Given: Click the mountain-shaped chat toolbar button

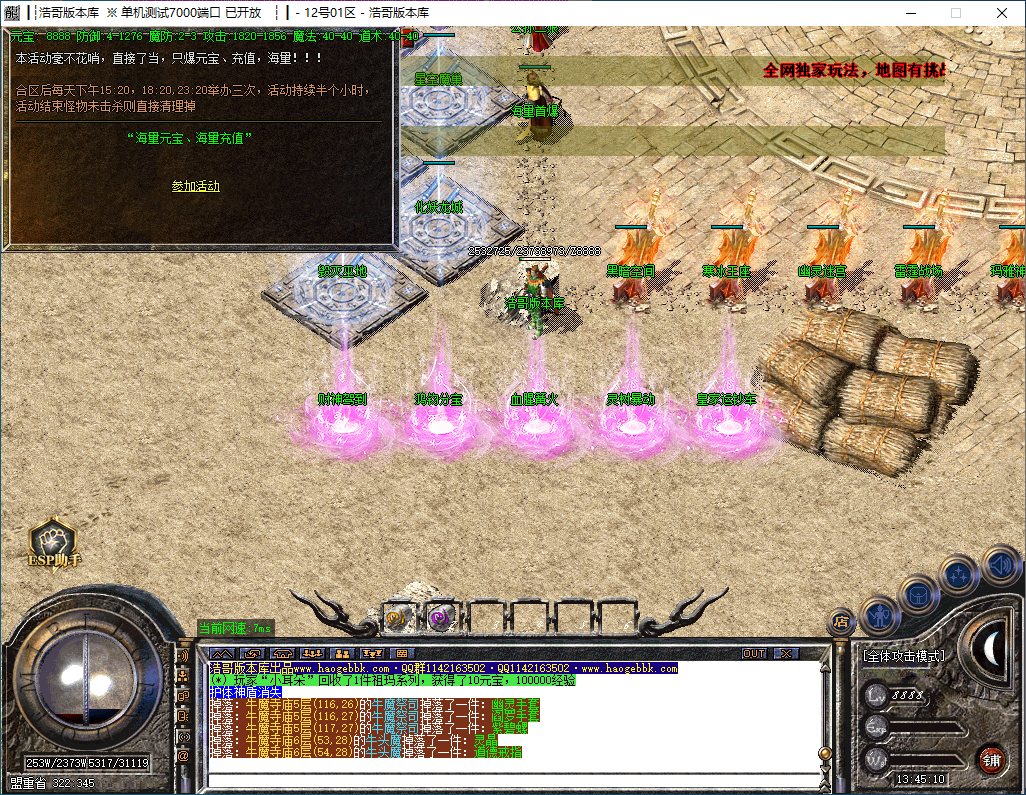Looking at the screenshot, I should point(222,654).
